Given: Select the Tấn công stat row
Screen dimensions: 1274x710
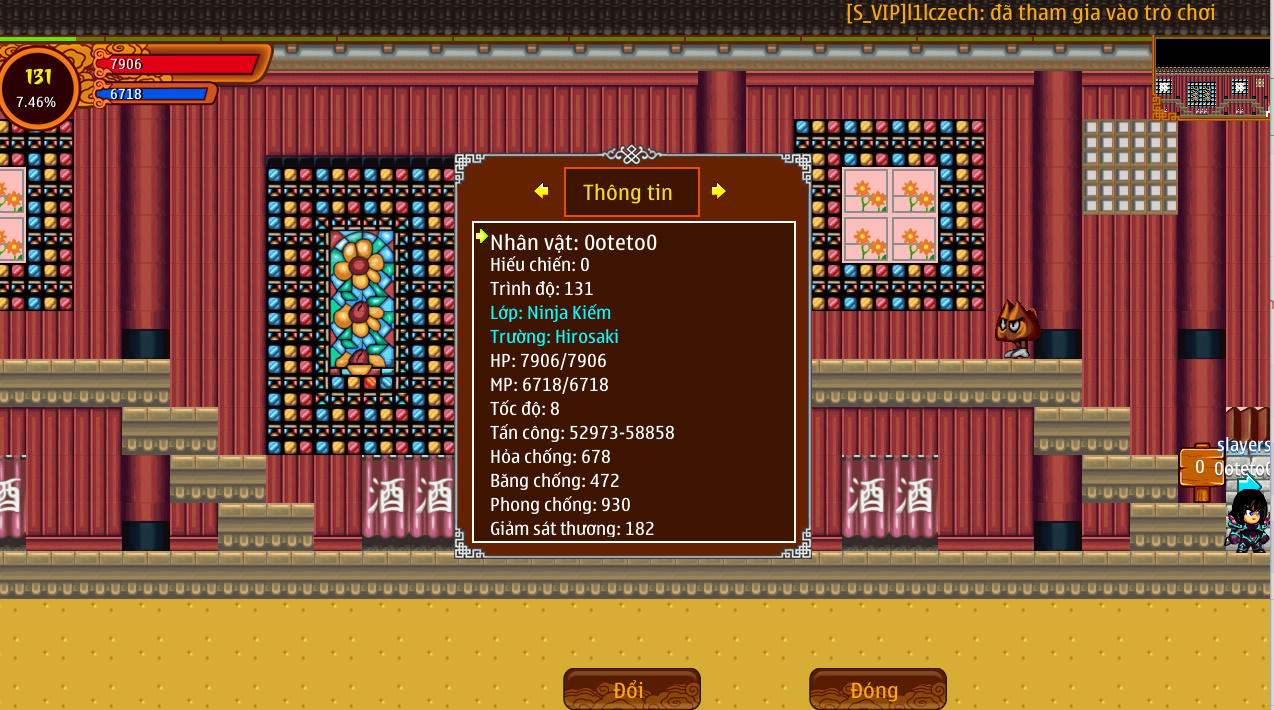Looking at the screenshot, I should tap(582, 433).
